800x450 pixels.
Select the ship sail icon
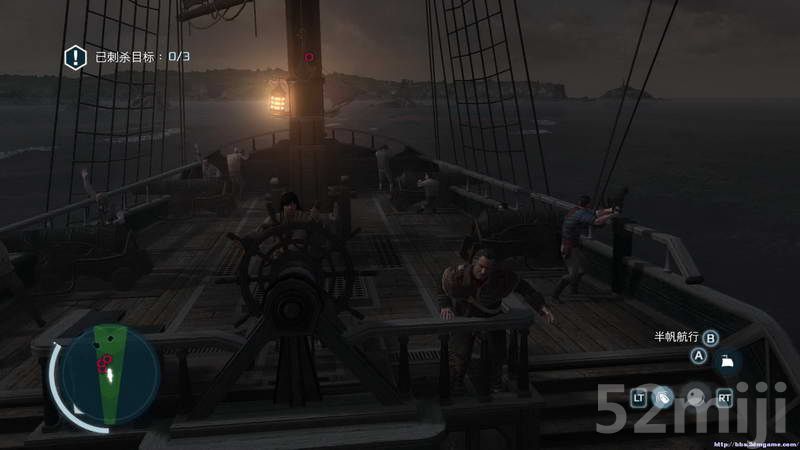(727, 361)
